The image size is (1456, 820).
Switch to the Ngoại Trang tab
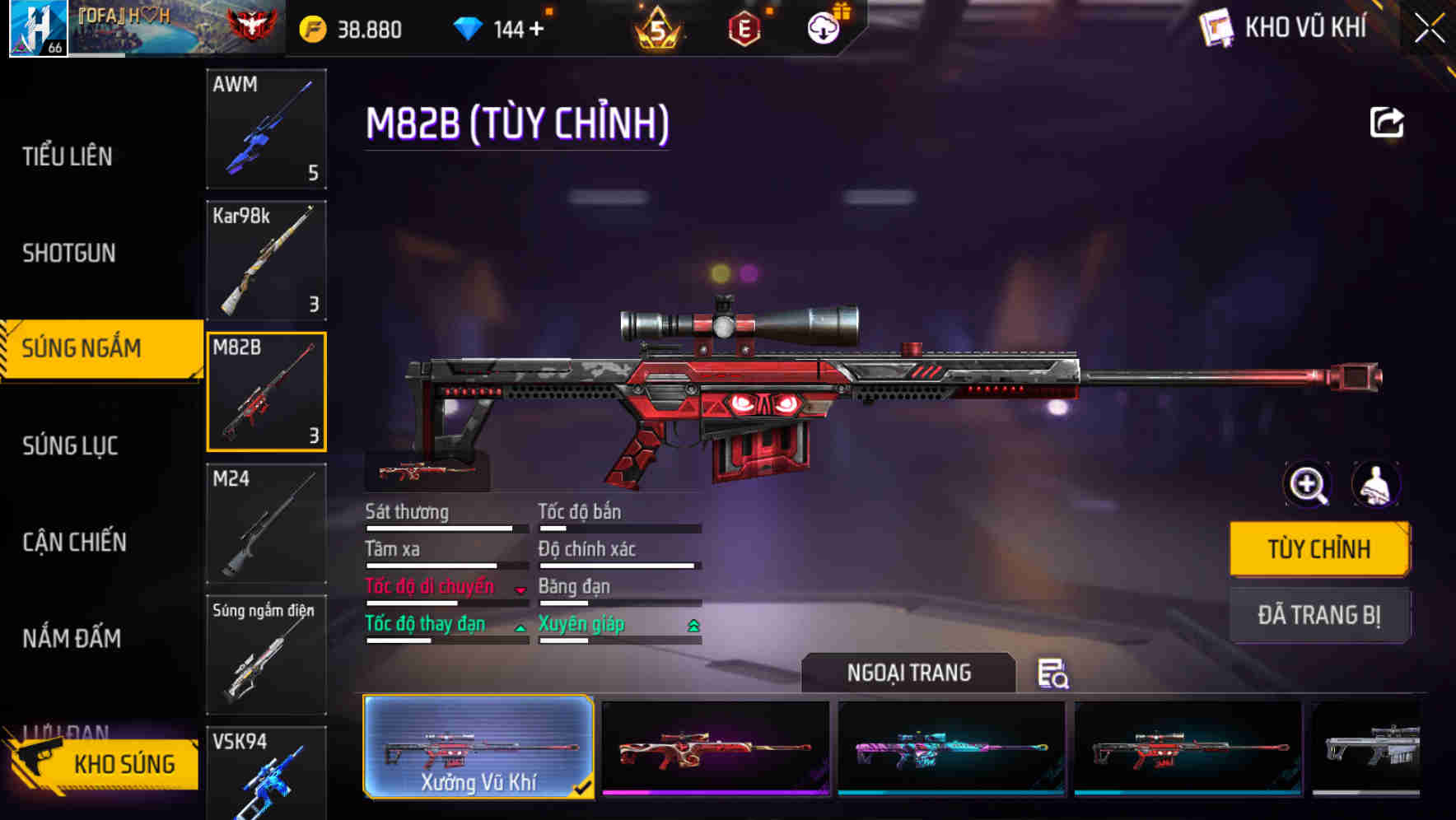(x=909, y=673)
